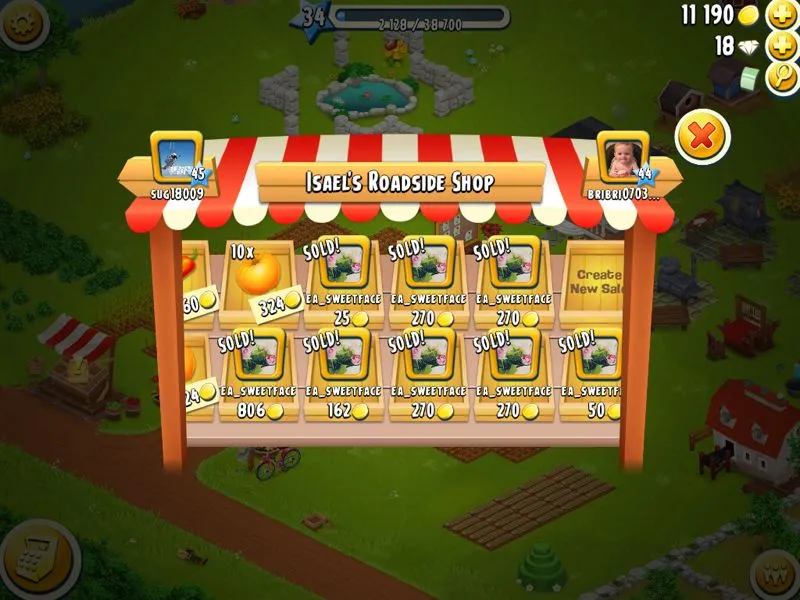Close the roadside shop window
800x600 pixels.
[x=702, y=136]
